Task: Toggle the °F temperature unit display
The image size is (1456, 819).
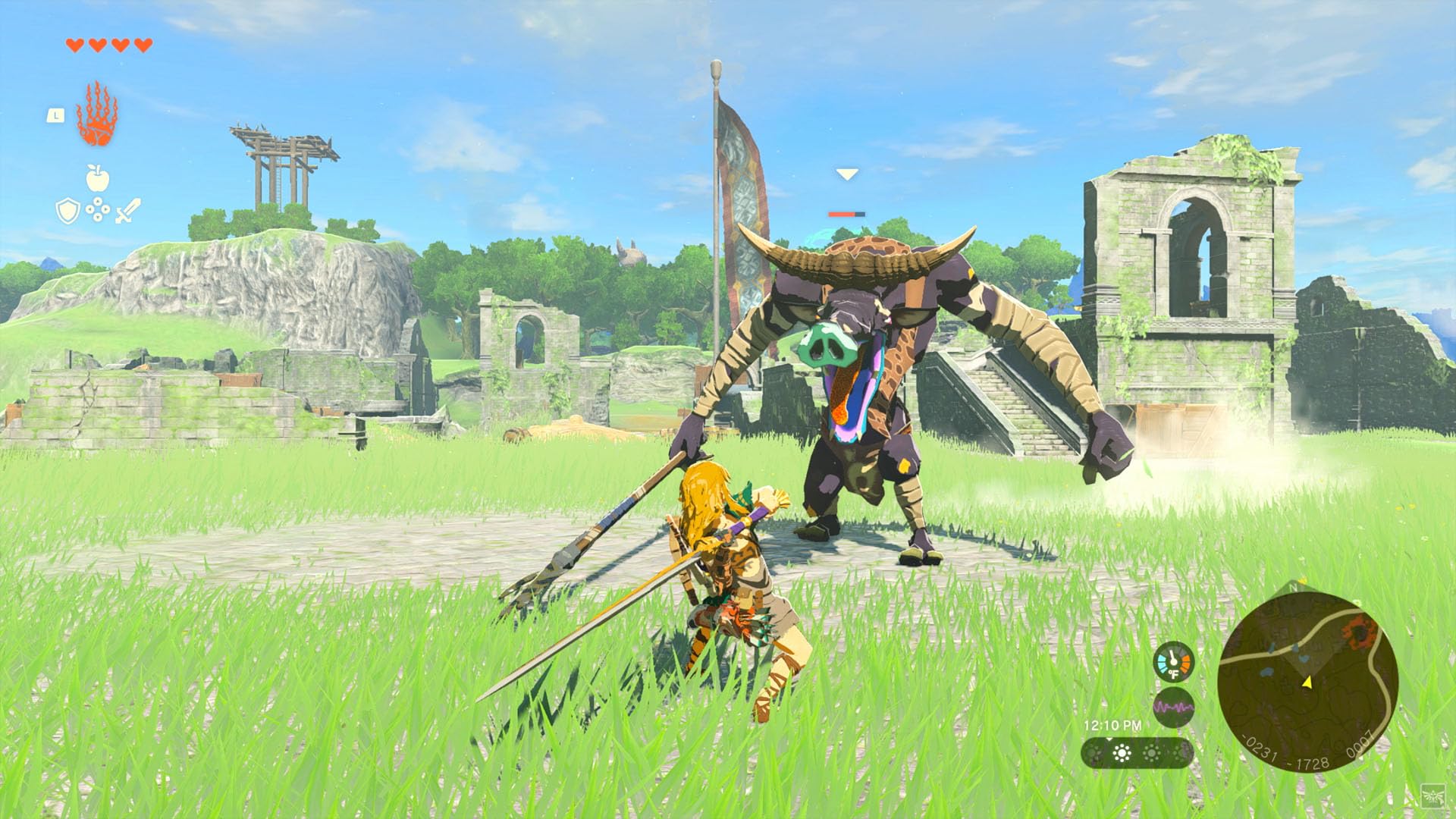Action: pos(1174,673)
